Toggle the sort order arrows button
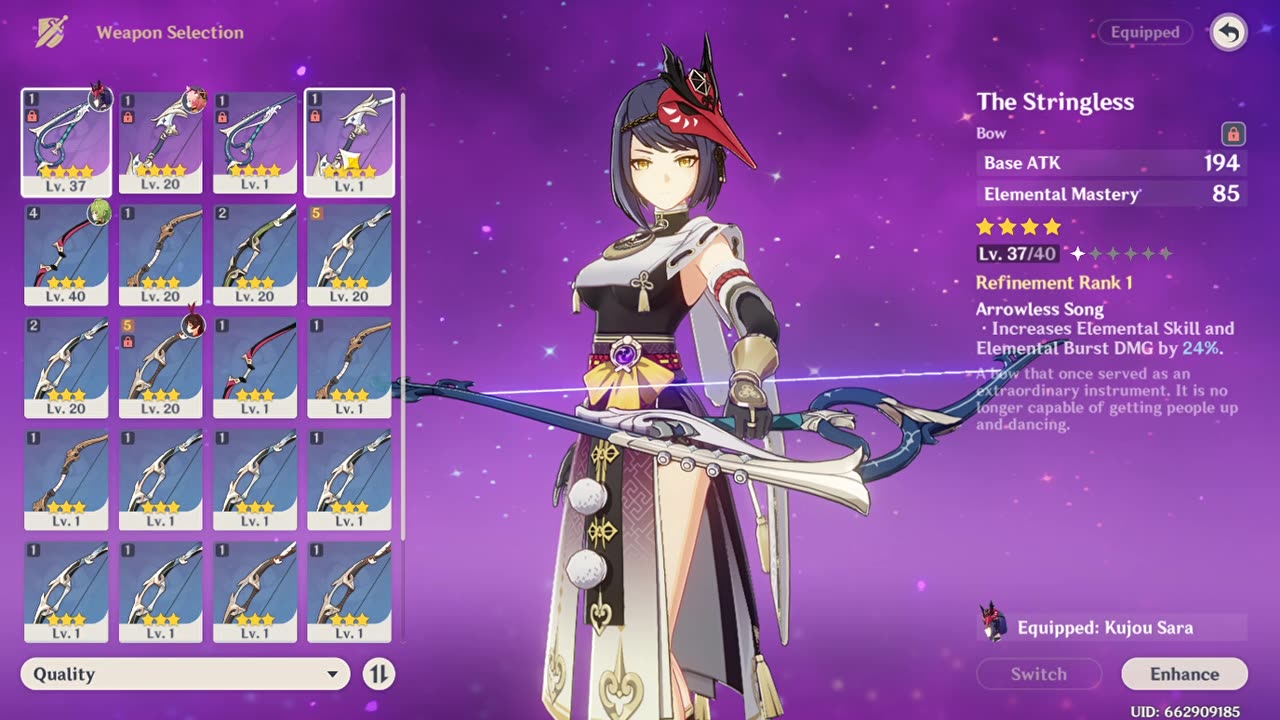The width and height of the screenshot is (1280, 720). click(379, 674)
